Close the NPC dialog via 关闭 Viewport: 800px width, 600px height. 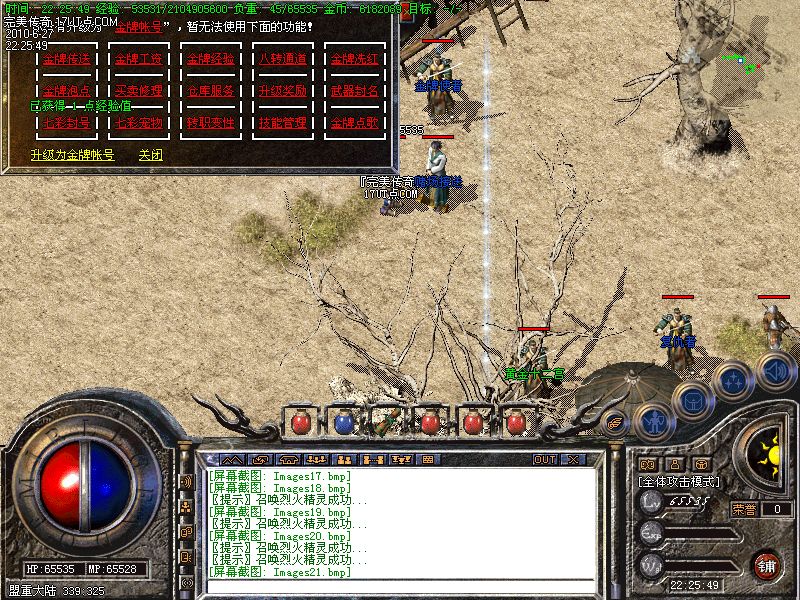point(150,155)
